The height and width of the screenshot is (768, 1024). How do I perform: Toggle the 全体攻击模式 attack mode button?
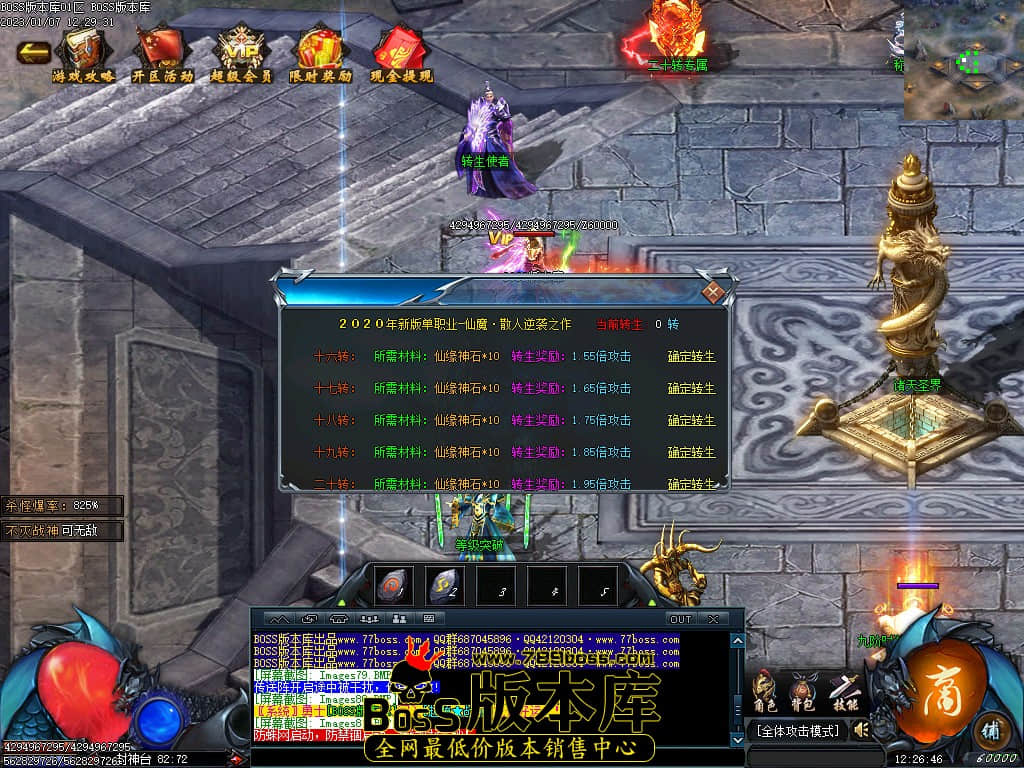(796, 731)
